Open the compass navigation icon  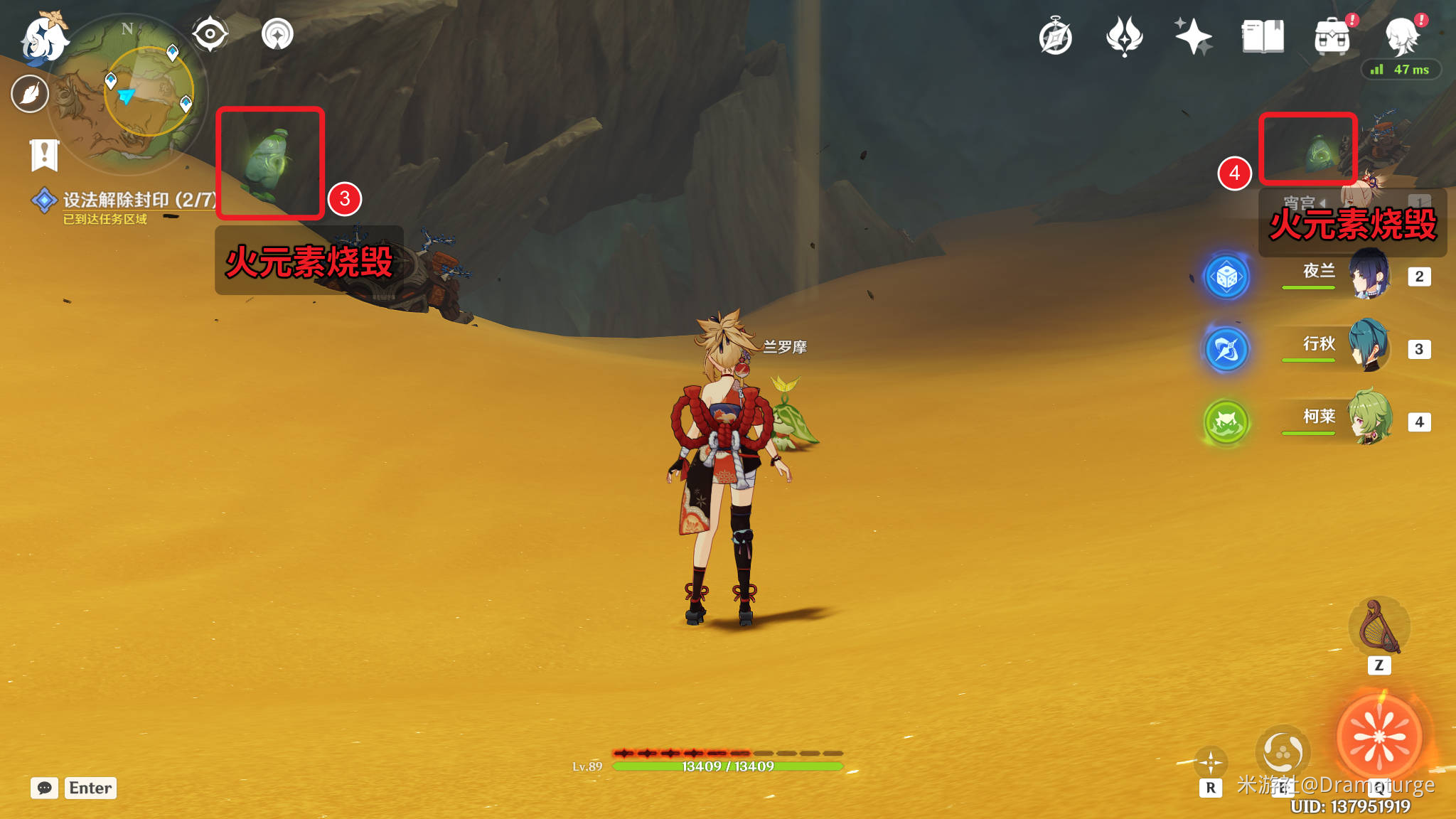click(x=1055, y=37)
